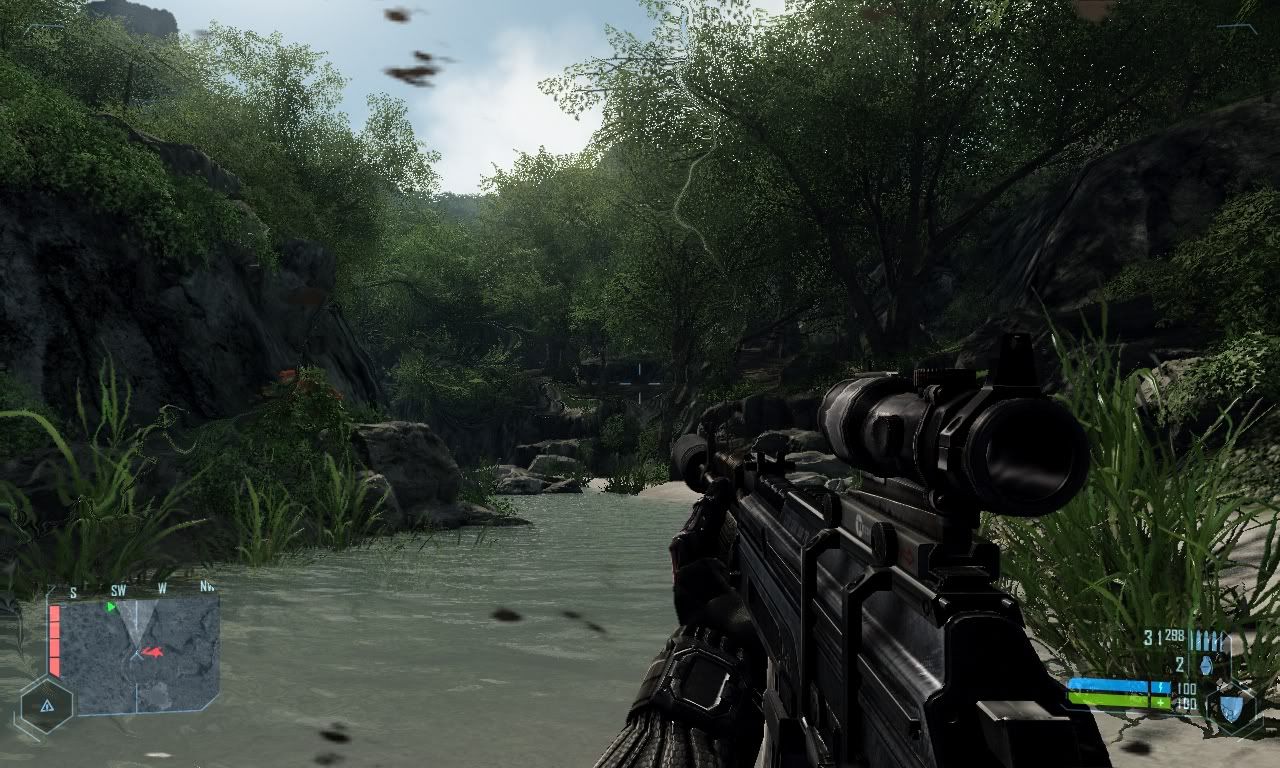Click the ammo count reading 31
This screenshot has width=1280, height=768.
point(1149,634)
